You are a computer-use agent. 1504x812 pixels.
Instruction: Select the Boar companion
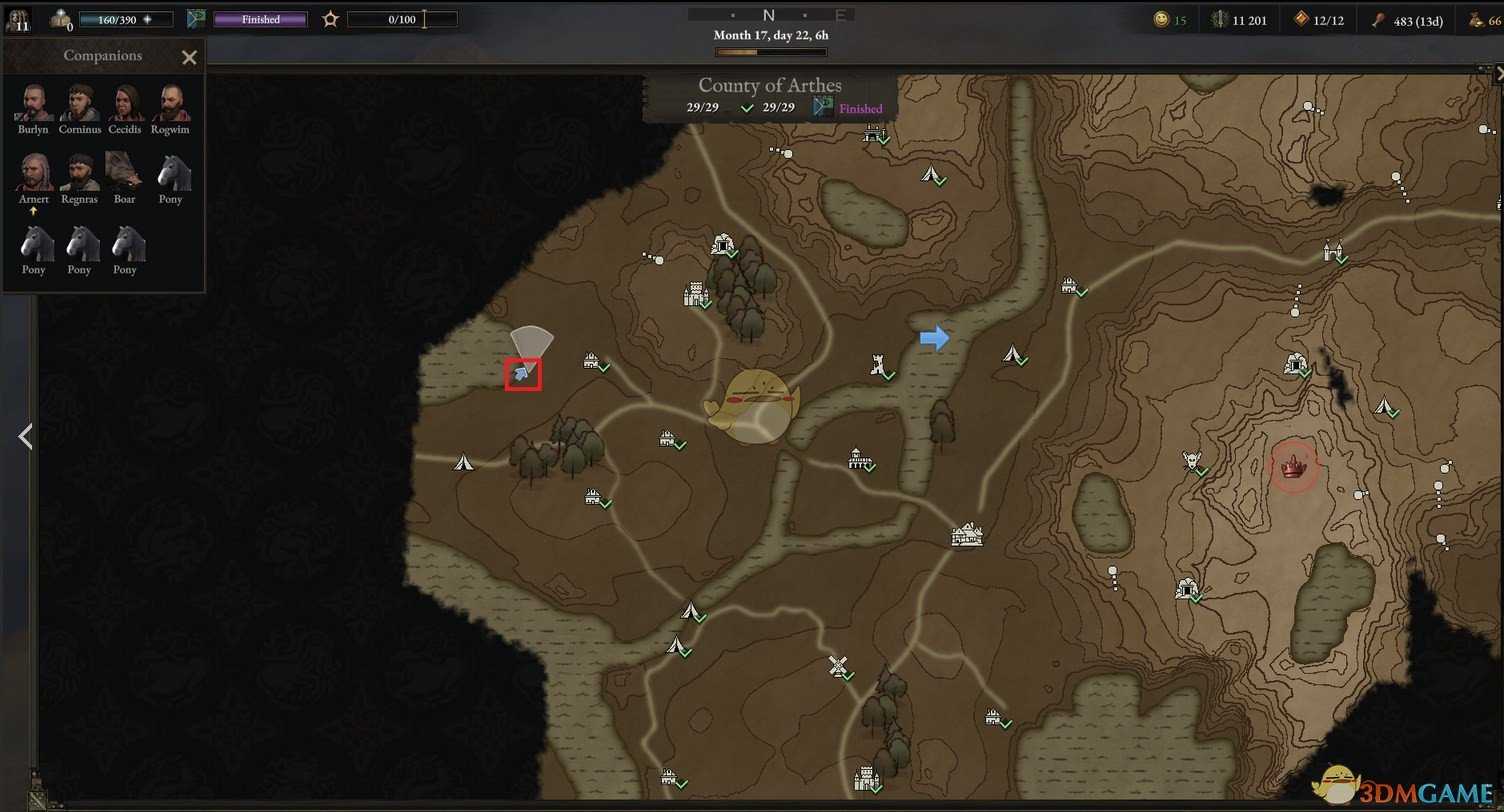point(124,172)
